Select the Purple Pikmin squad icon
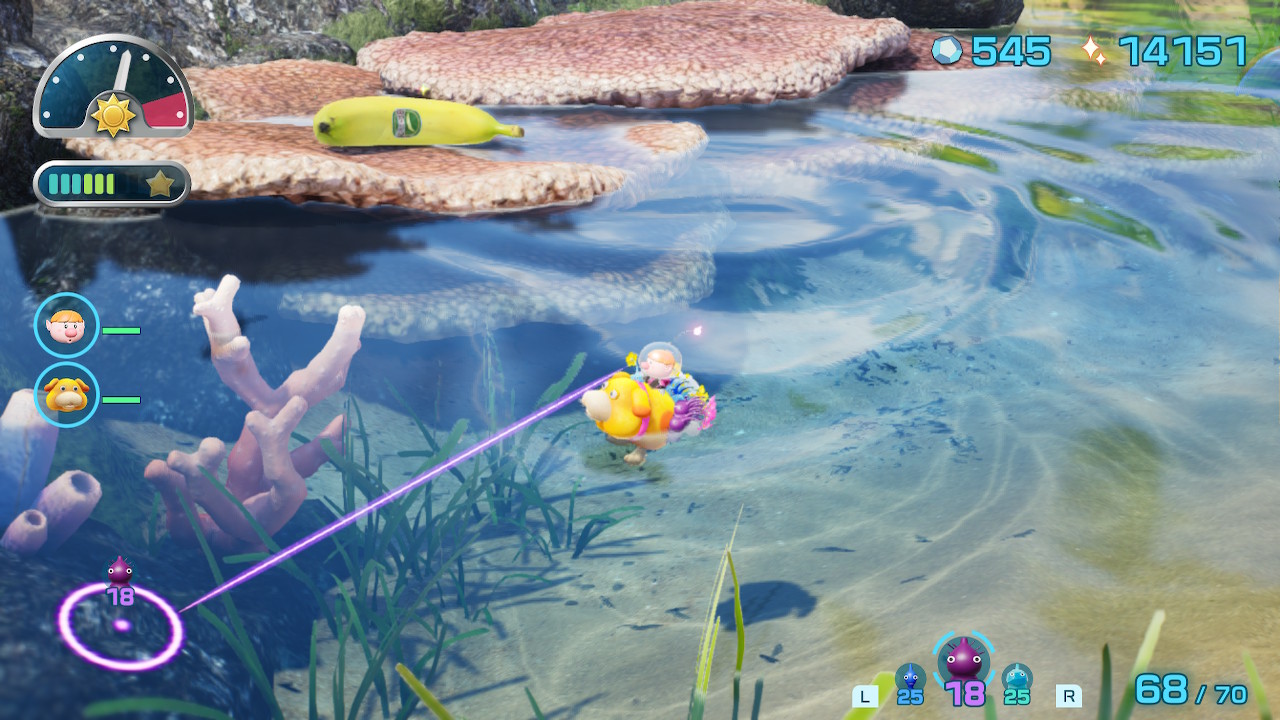This screenshot has height=720, width=1280. (965, 660)
